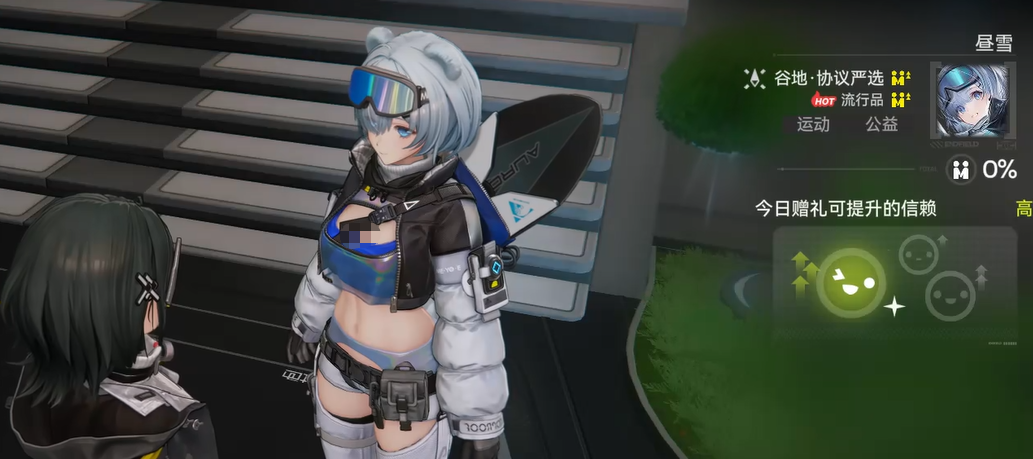The image size is (1033, 459).
Task: Select the 公益 preference tag
Action: click(x=881, y=125)
